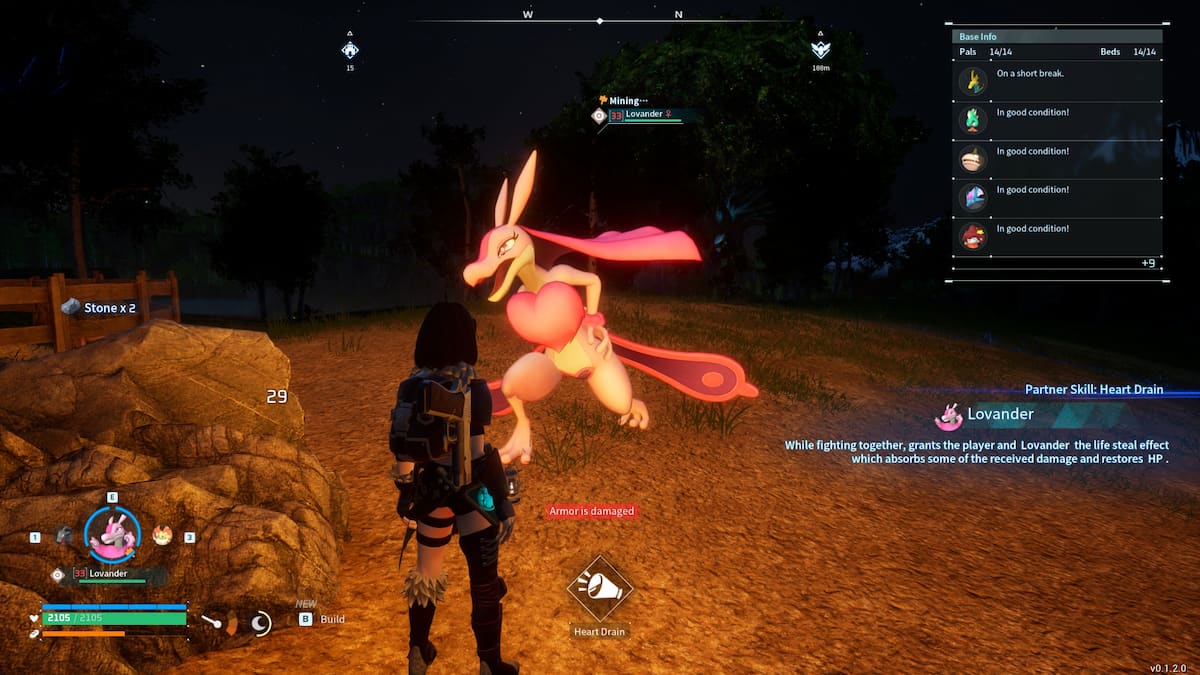
Task: Open the Base Info panel header
Action: pyautogui.click(x=979, y=37)
